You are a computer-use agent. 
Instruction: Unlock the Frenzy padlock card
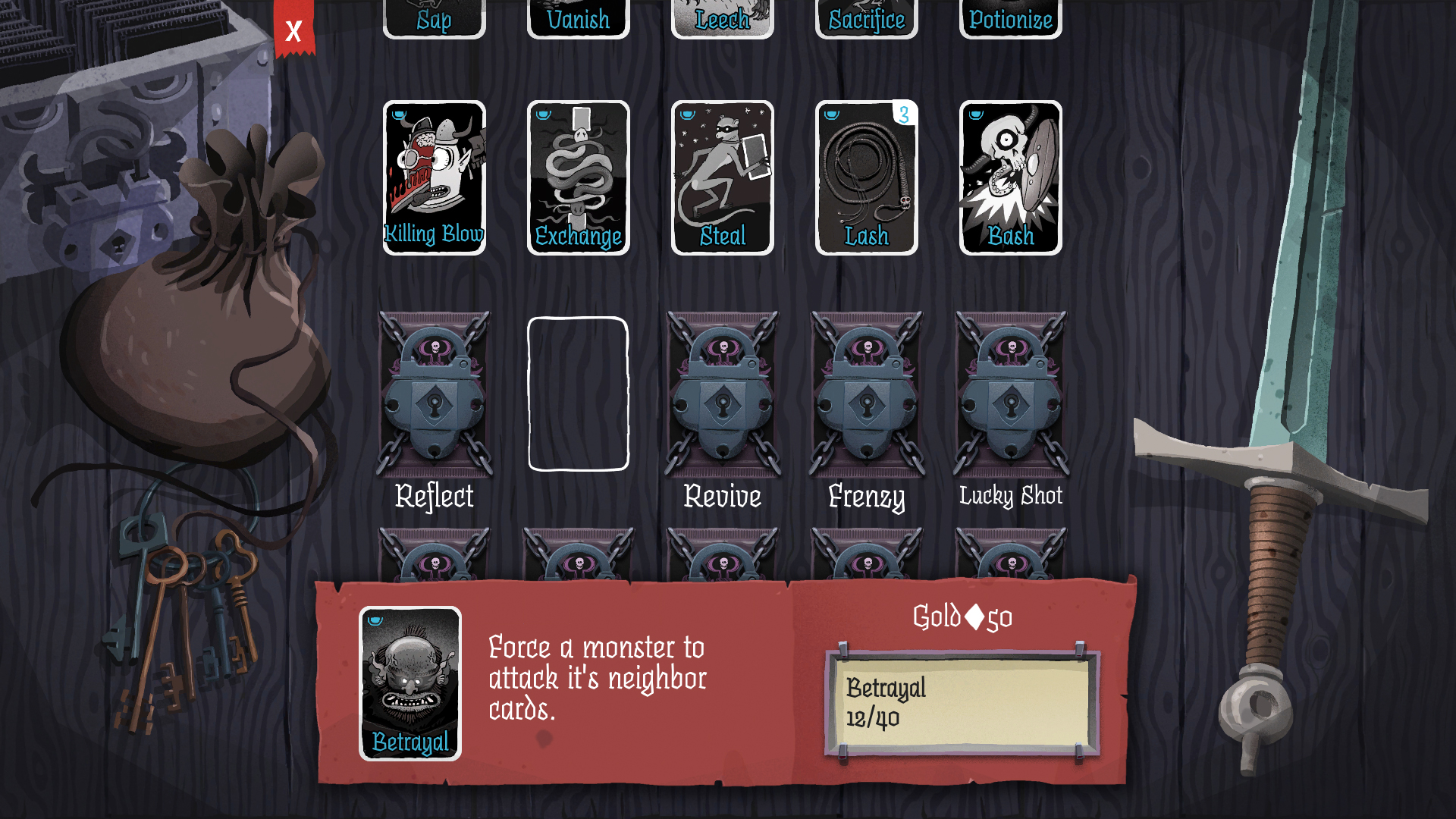pyautogui.click(x=865, y=394)
